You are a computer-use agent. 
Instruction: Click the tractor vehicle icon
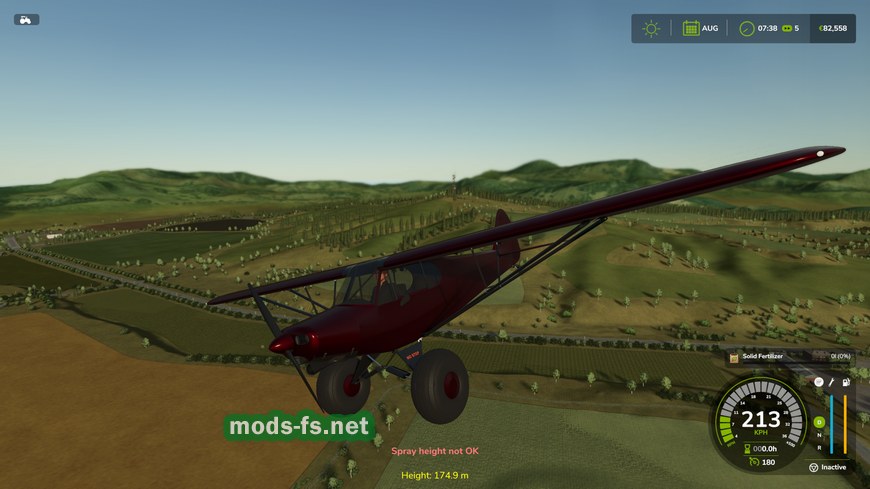(x=26, y=19)
